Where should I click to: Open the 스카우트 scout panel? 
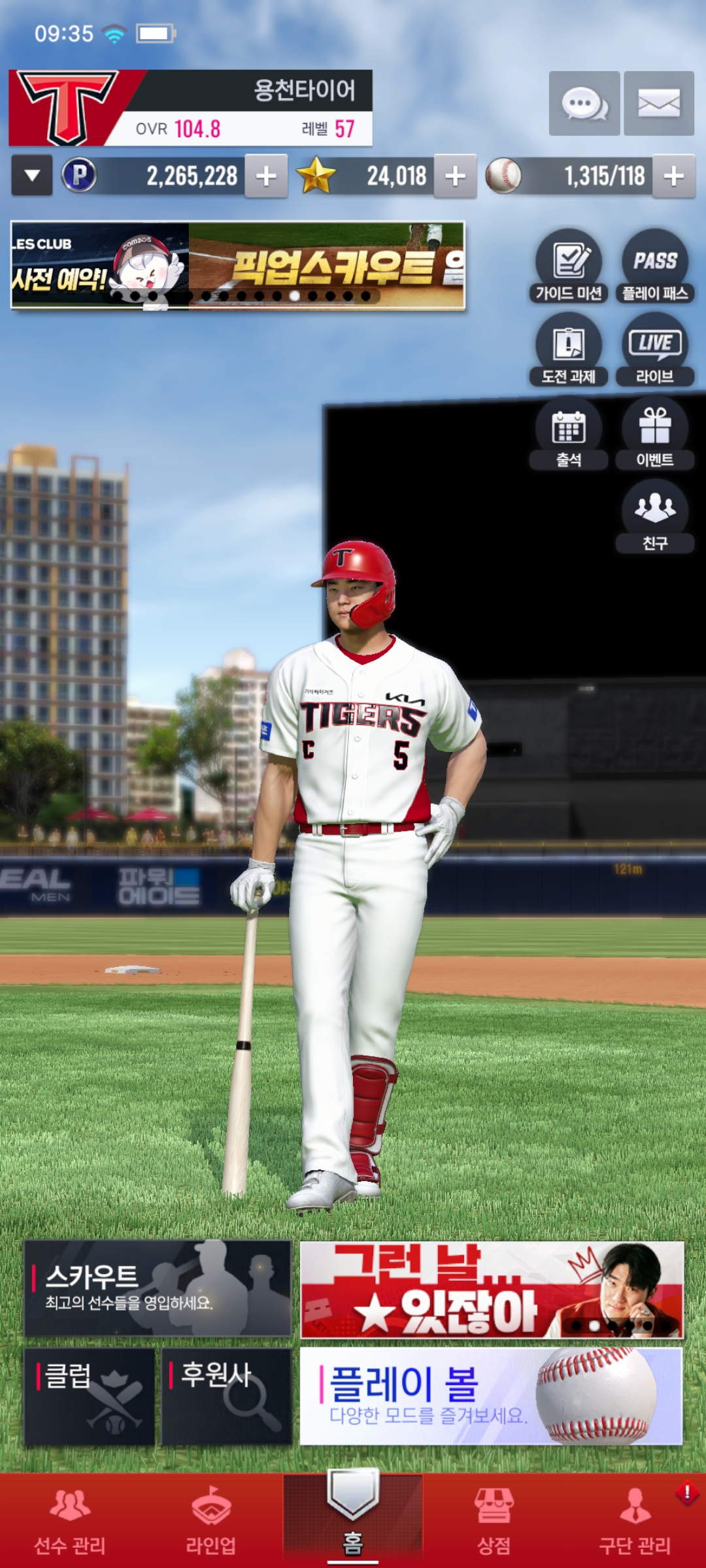(158, 1288)
